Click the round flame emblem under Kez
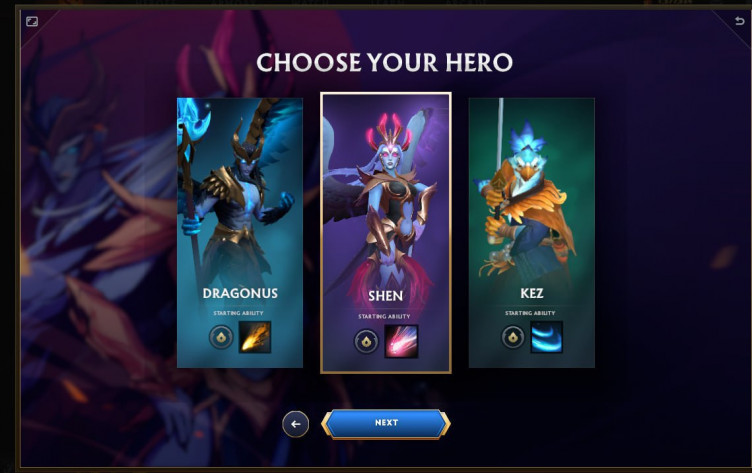The image size is (752, 473). coord(513,338)
